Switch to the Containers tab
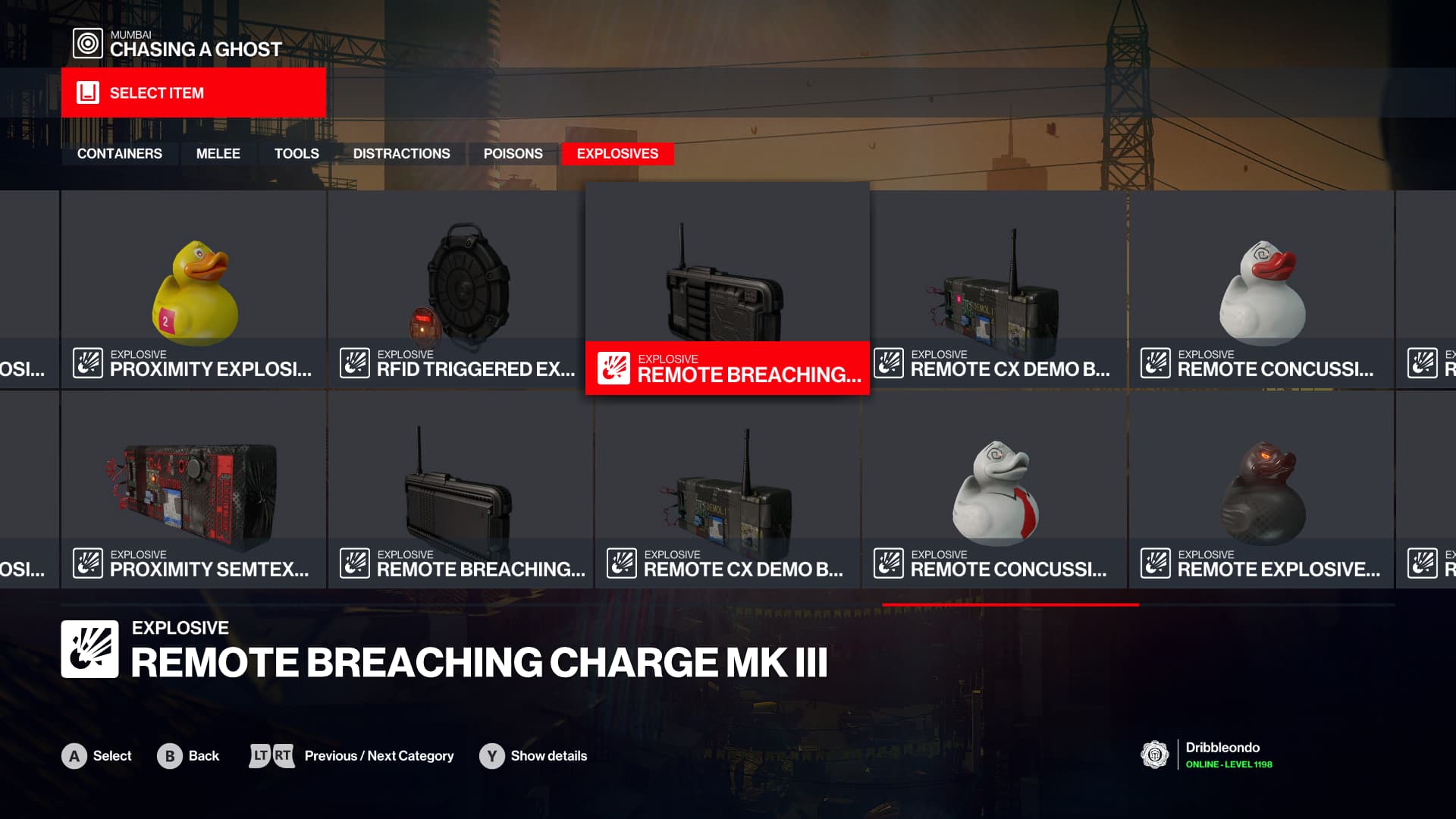This screenshot has height=819, width=1456. [x=119, y=154]
